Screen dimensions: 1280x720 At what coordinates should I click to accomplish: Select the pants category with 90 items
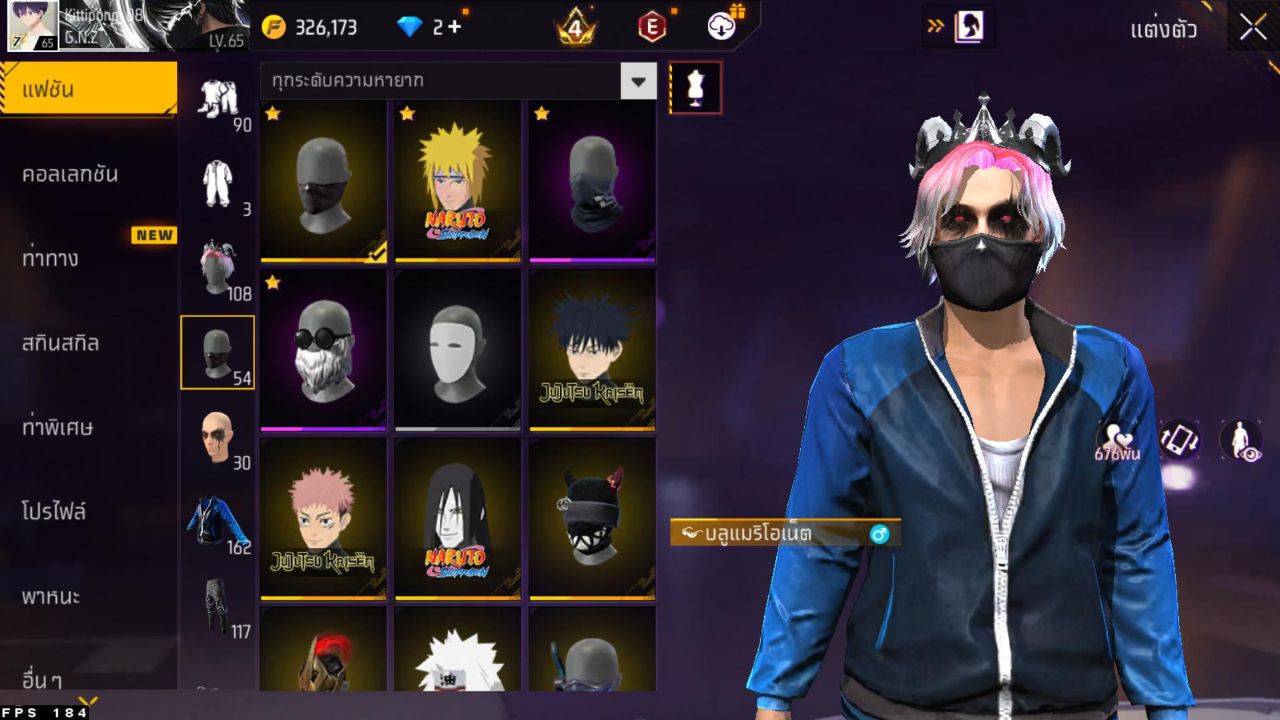pos(218,100)
